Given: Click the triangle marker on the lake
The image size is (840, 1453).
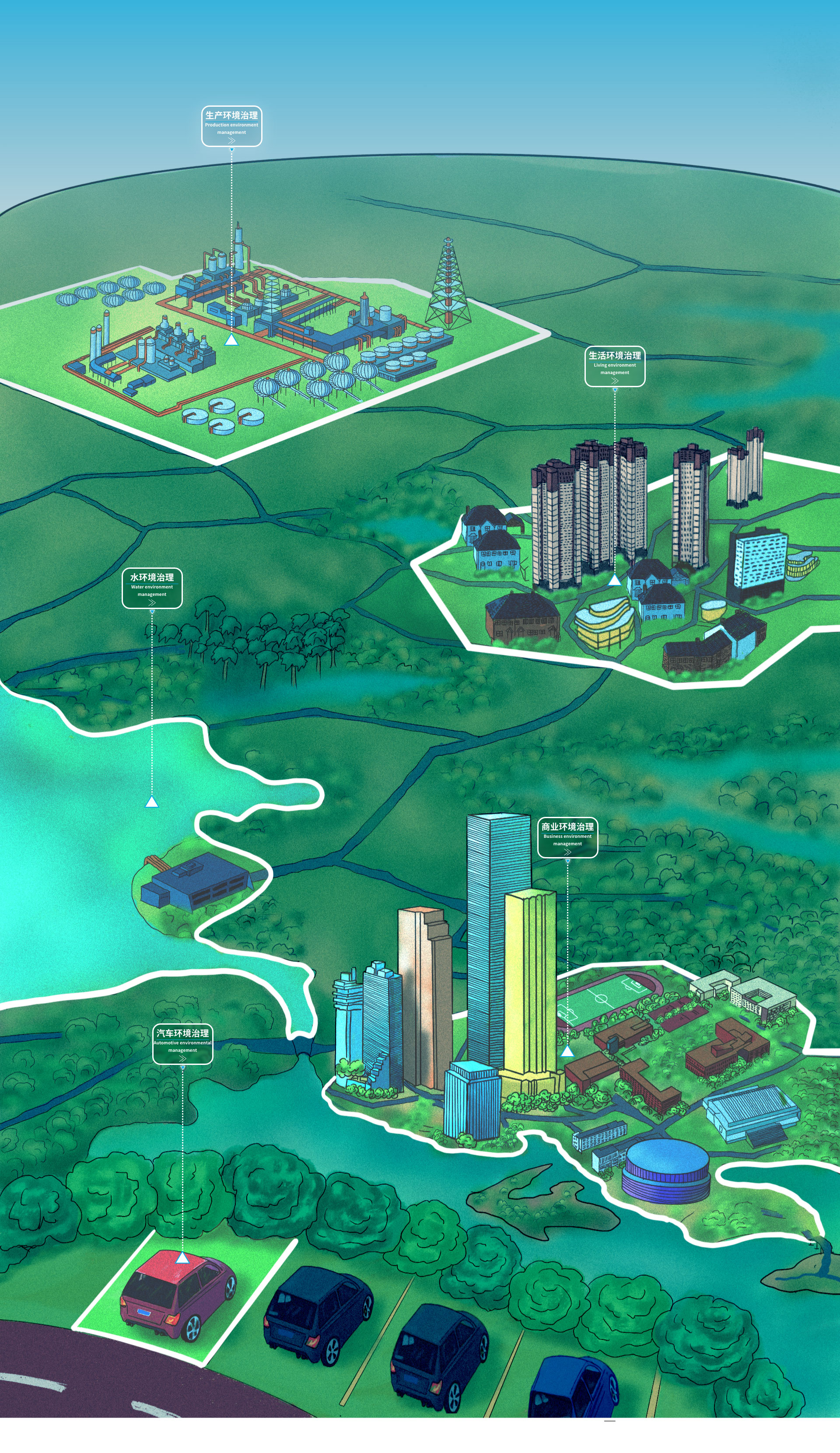Looking at the screenshot, I should [152, 802].
